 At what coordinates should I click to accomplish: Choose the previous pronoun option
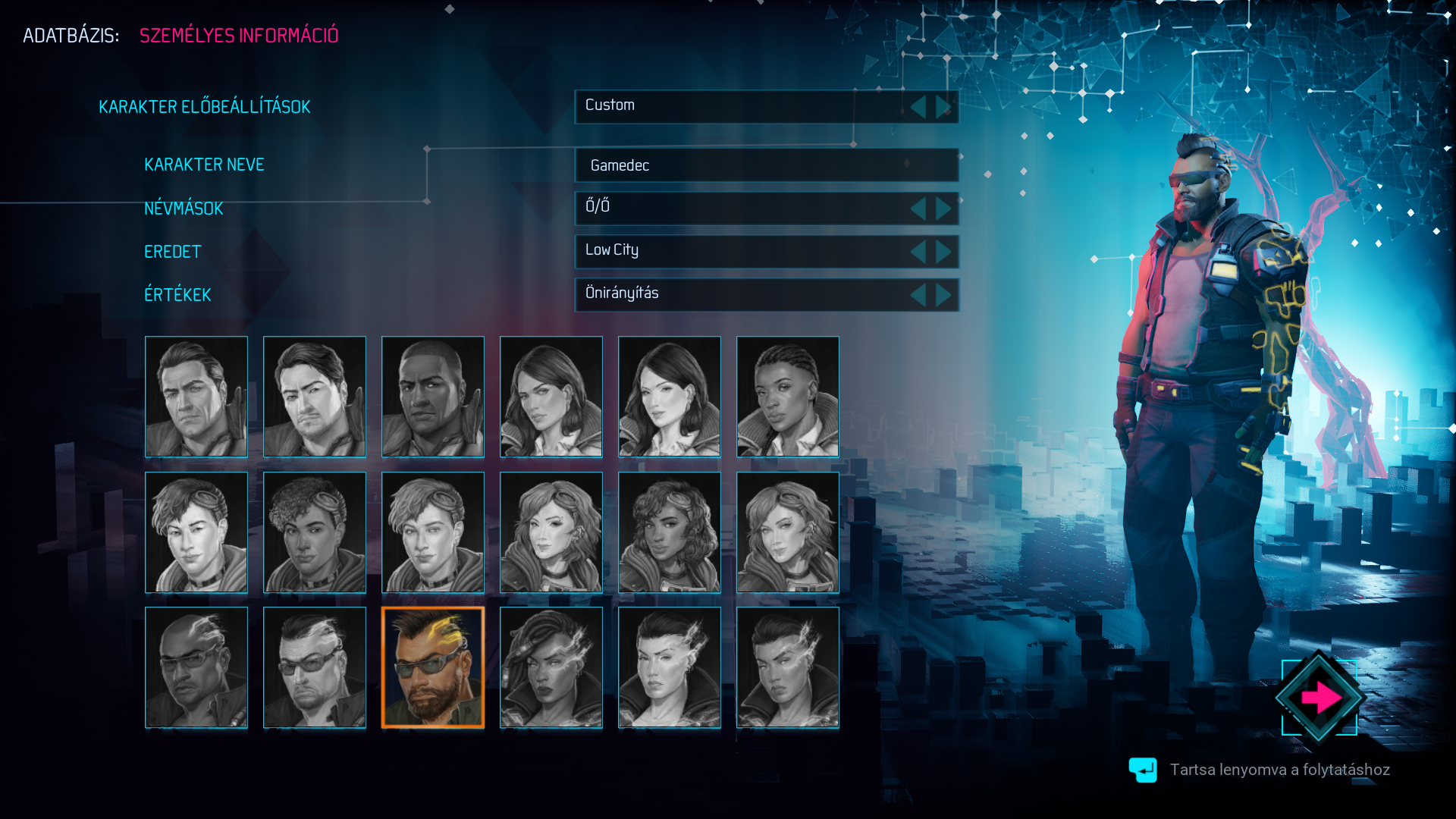tap(918, 209)
